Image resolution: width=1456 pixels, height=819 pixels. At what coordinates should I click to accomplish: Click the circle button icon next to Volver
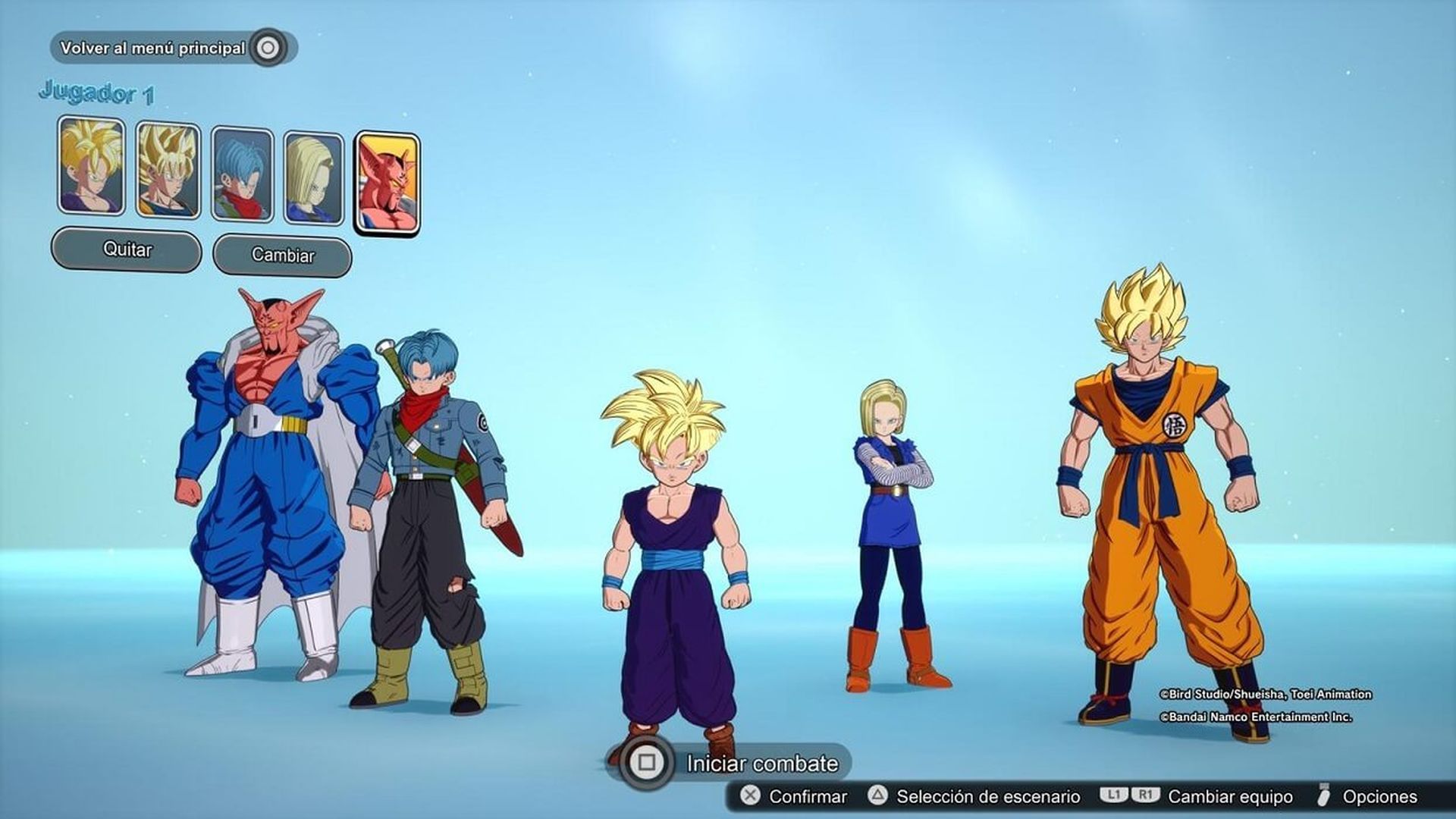point(267,47)
